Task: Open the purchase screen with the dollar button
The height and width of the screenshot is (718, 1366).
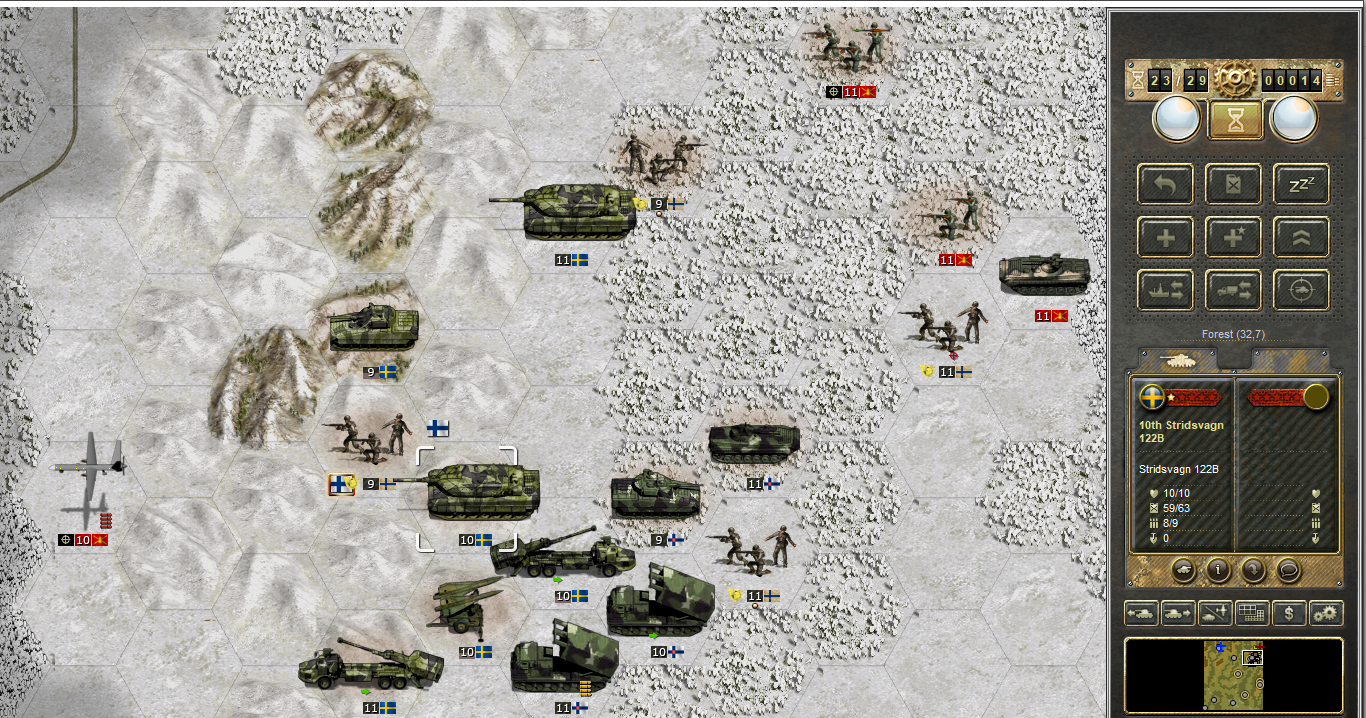Action: tap(1289, 613)
